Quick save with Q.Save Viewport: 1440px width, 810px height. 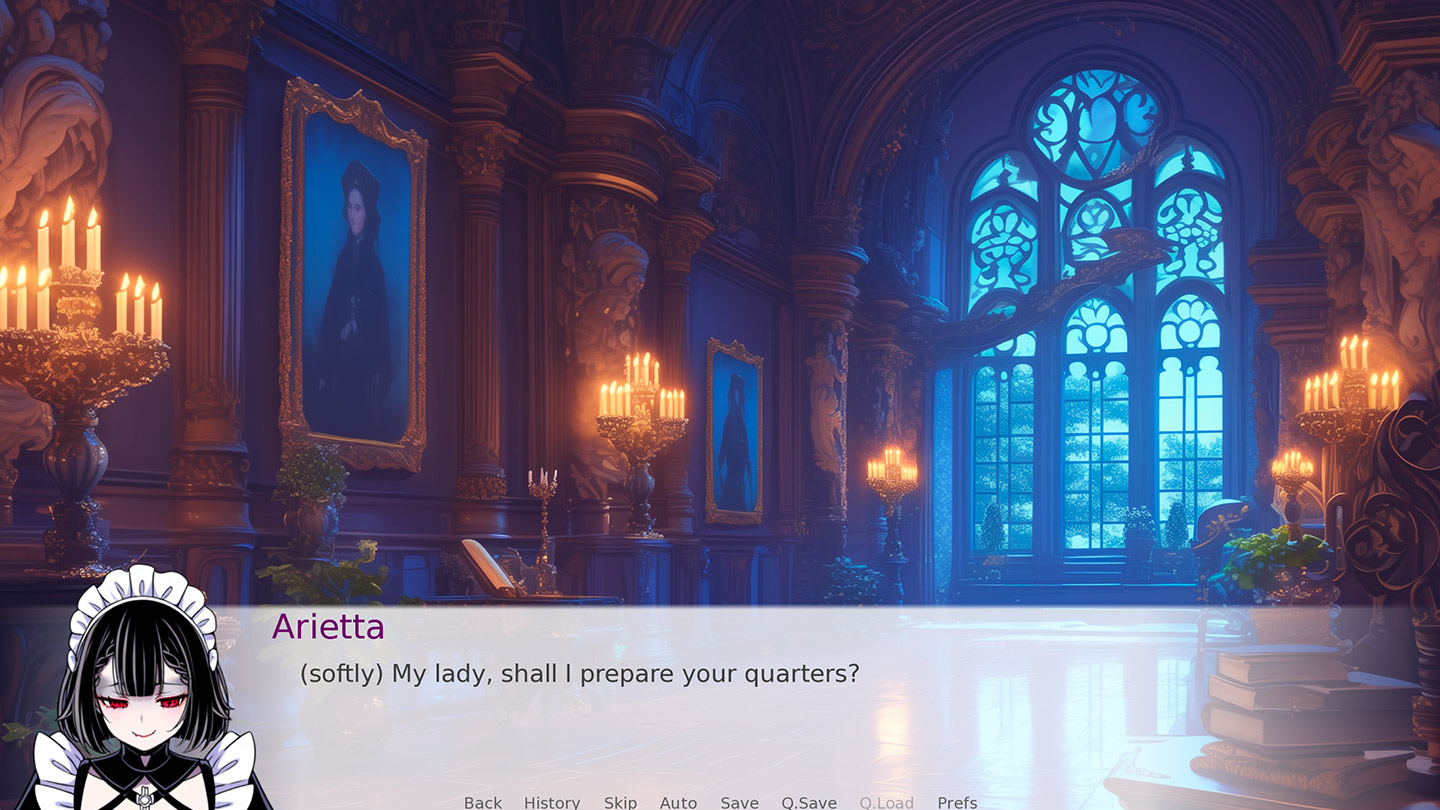click(x=808, y=802)
